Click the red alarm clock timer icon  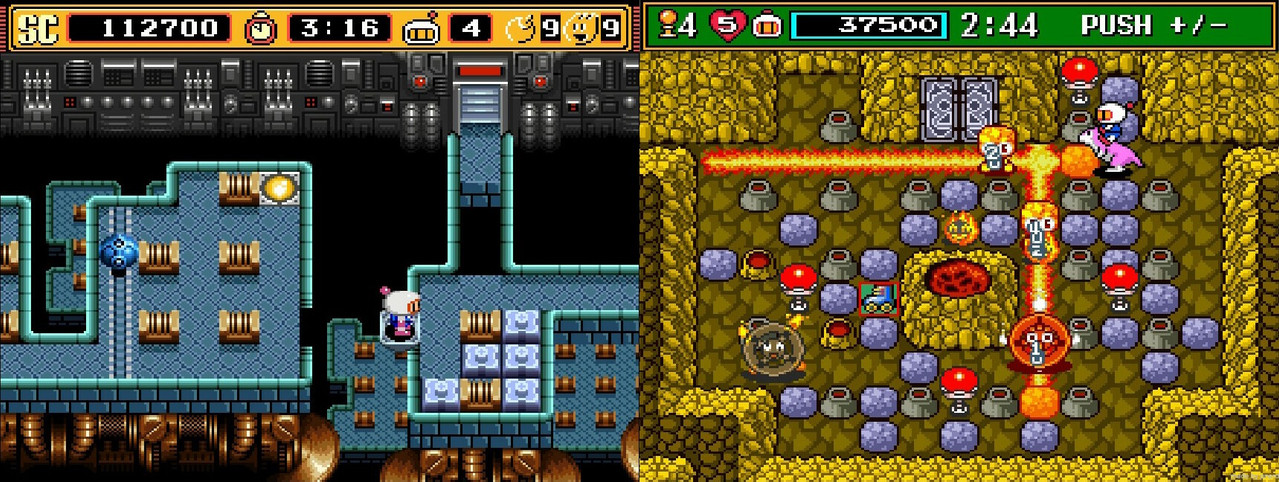(x=261, y=28)
